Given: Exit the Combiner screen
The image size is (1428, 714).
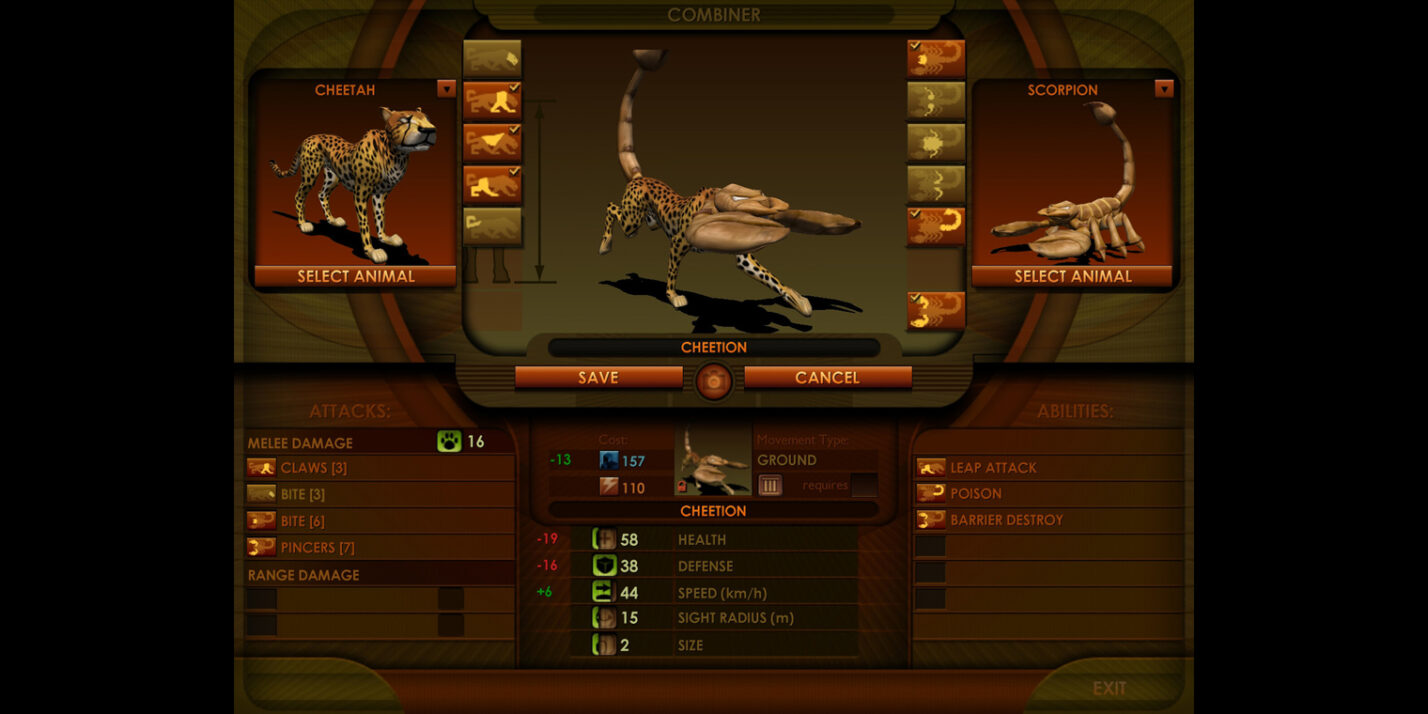Looking at the screenshot, I should click(x=1108, y=688).
